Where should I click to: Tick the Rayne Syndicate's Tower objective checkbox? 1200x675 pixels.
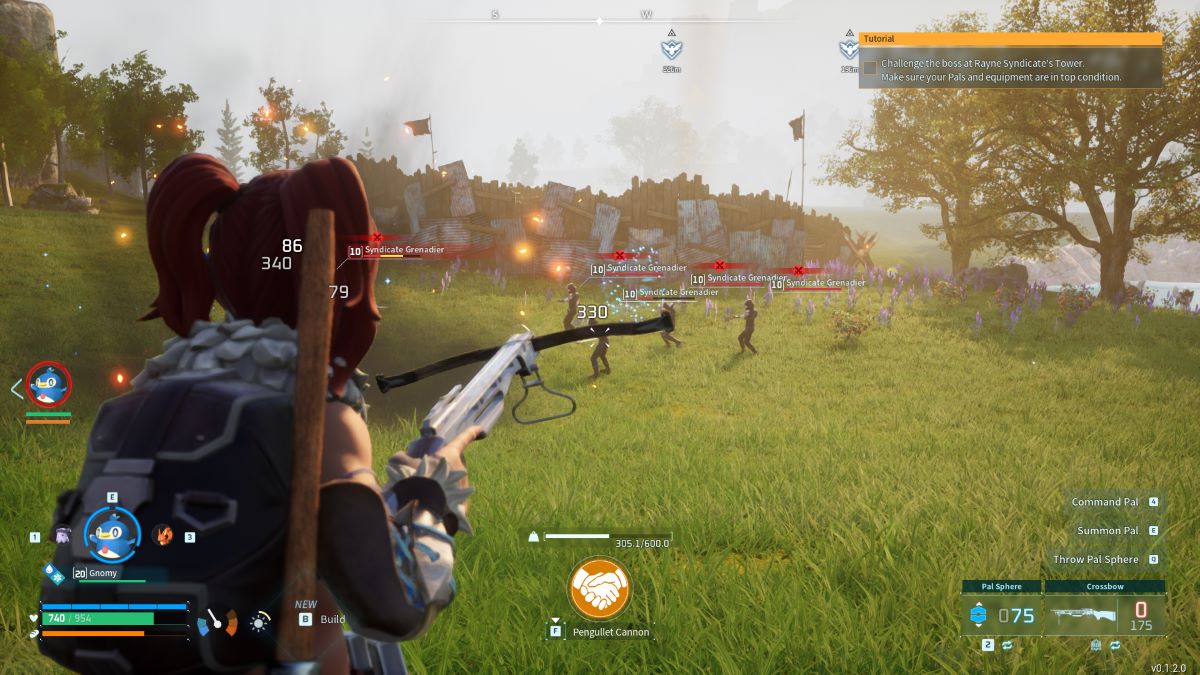(x=870, y=68)
